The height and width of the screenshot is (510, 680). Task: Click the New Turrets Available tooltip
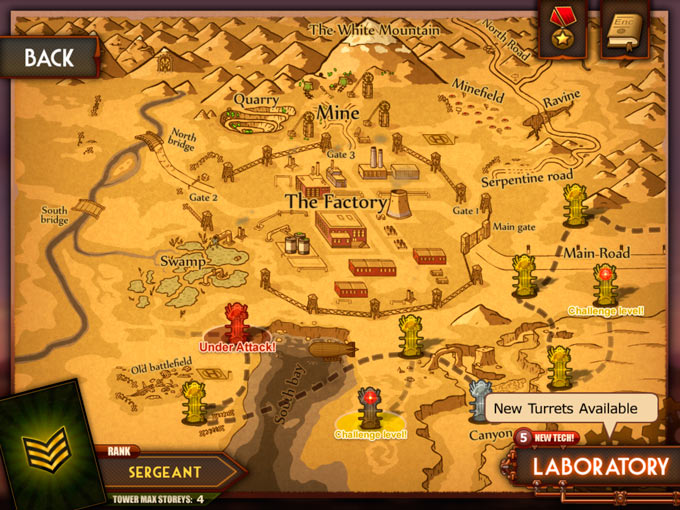569,408
